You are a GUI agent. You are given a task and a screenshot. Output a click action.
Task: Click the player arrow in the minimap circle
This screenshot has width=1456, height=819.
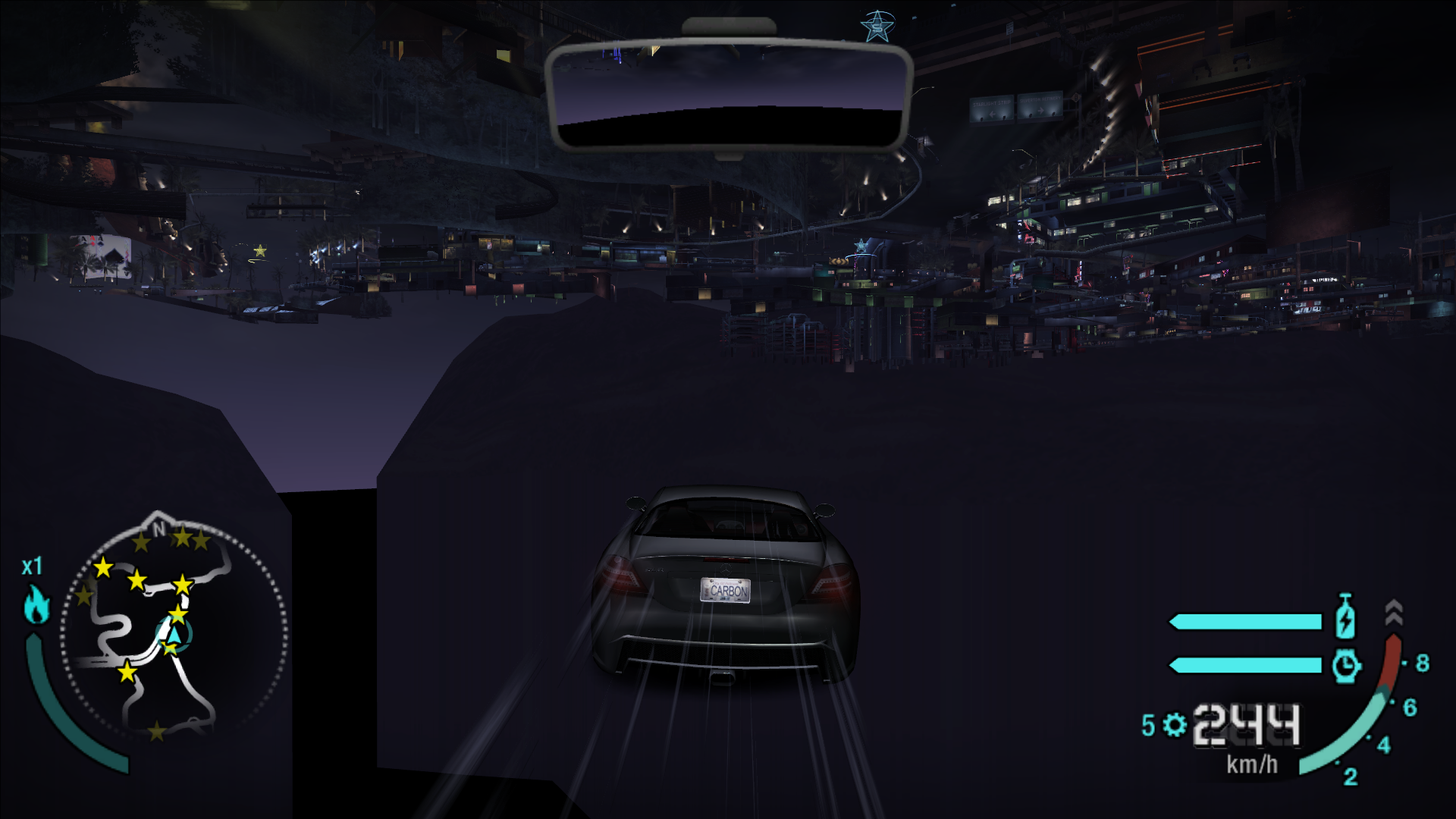(x=174, y=635)
